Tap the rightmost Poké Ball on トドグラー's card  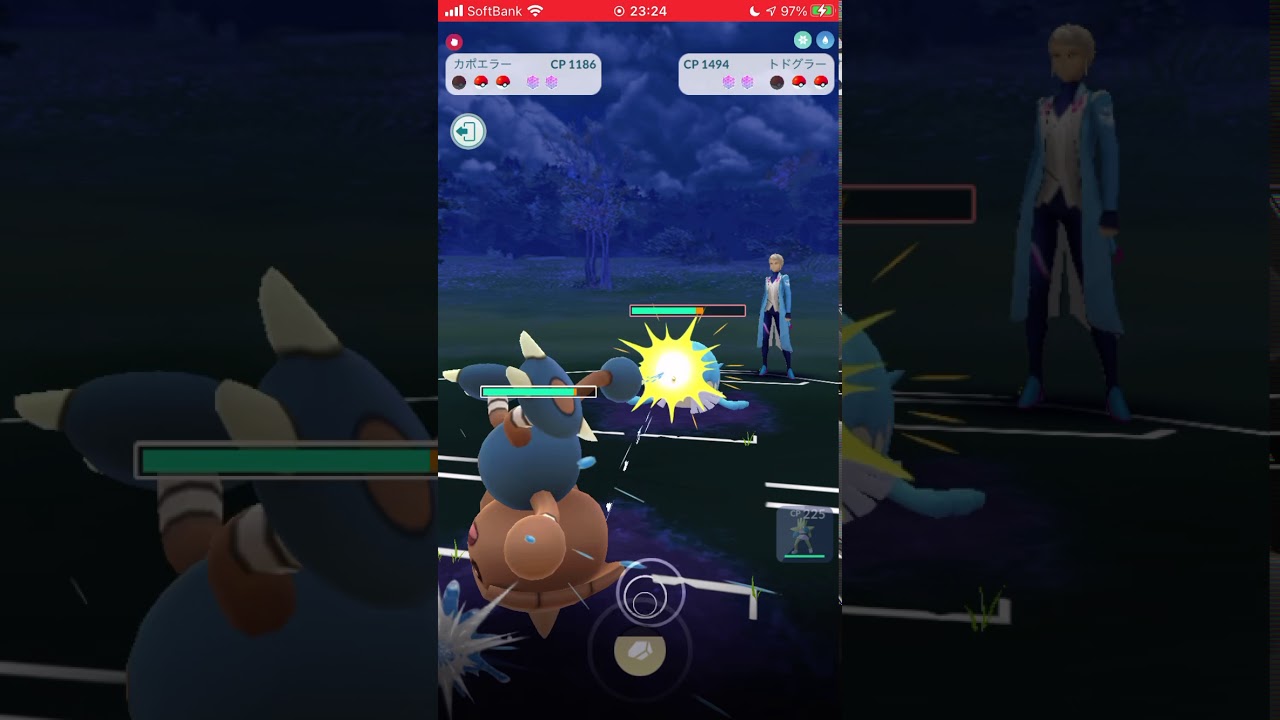pos(820,81)
